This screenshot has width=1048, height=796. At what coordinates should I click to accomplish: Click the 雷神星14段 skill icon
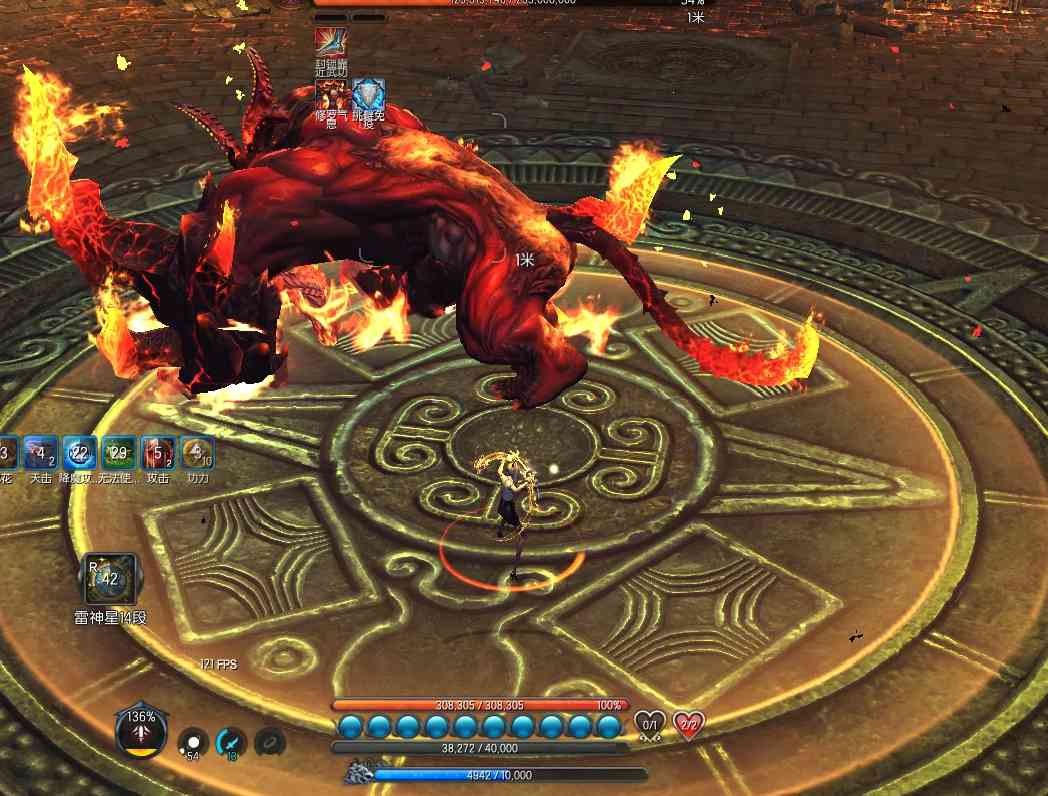[x=109, y=579]
